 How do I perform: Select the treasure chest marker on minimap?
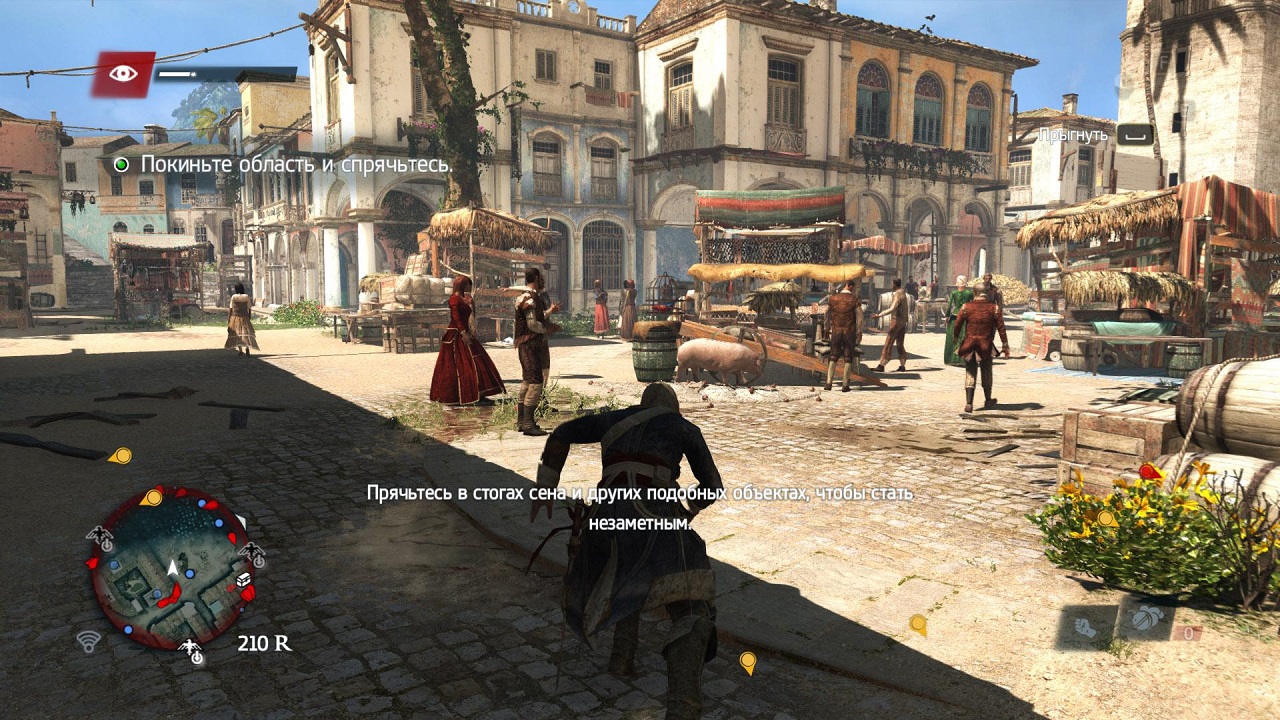pyautogui.click(x=243, y=580)
